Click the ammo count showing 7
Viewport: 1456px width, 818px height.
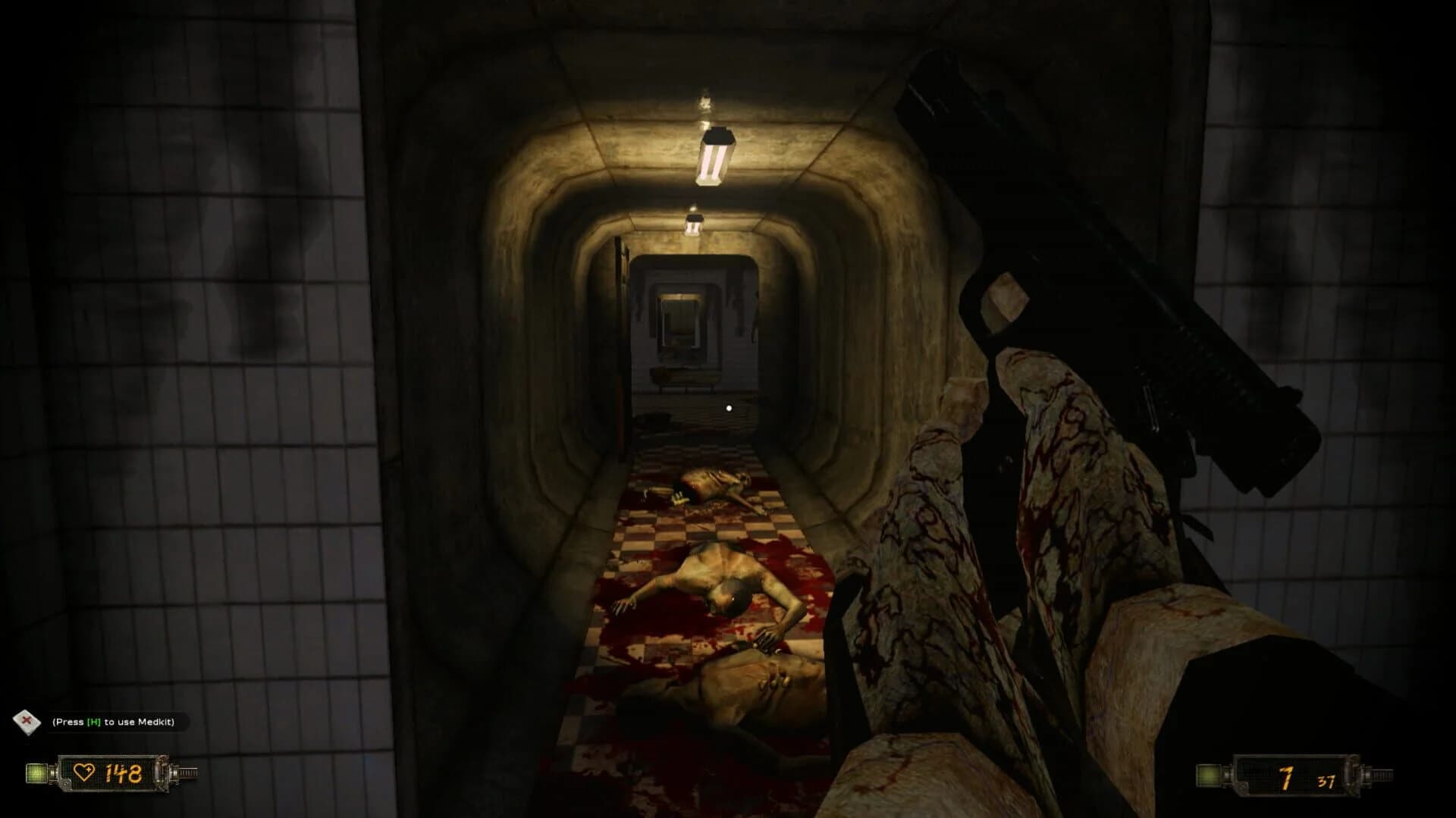tap(1286, 776)
